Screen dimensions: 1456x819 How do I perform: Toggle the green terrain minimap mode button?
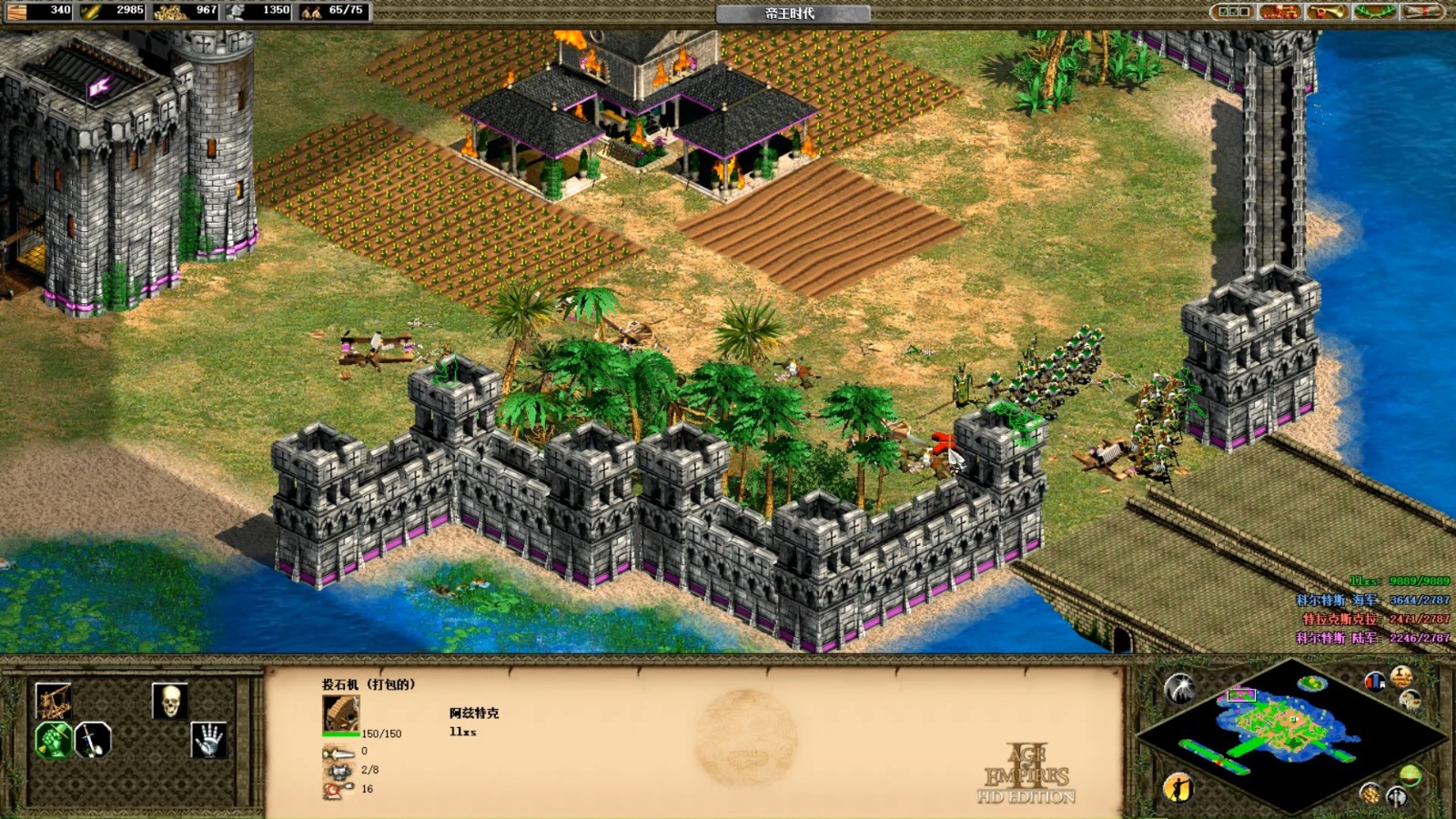point(1410,775)
